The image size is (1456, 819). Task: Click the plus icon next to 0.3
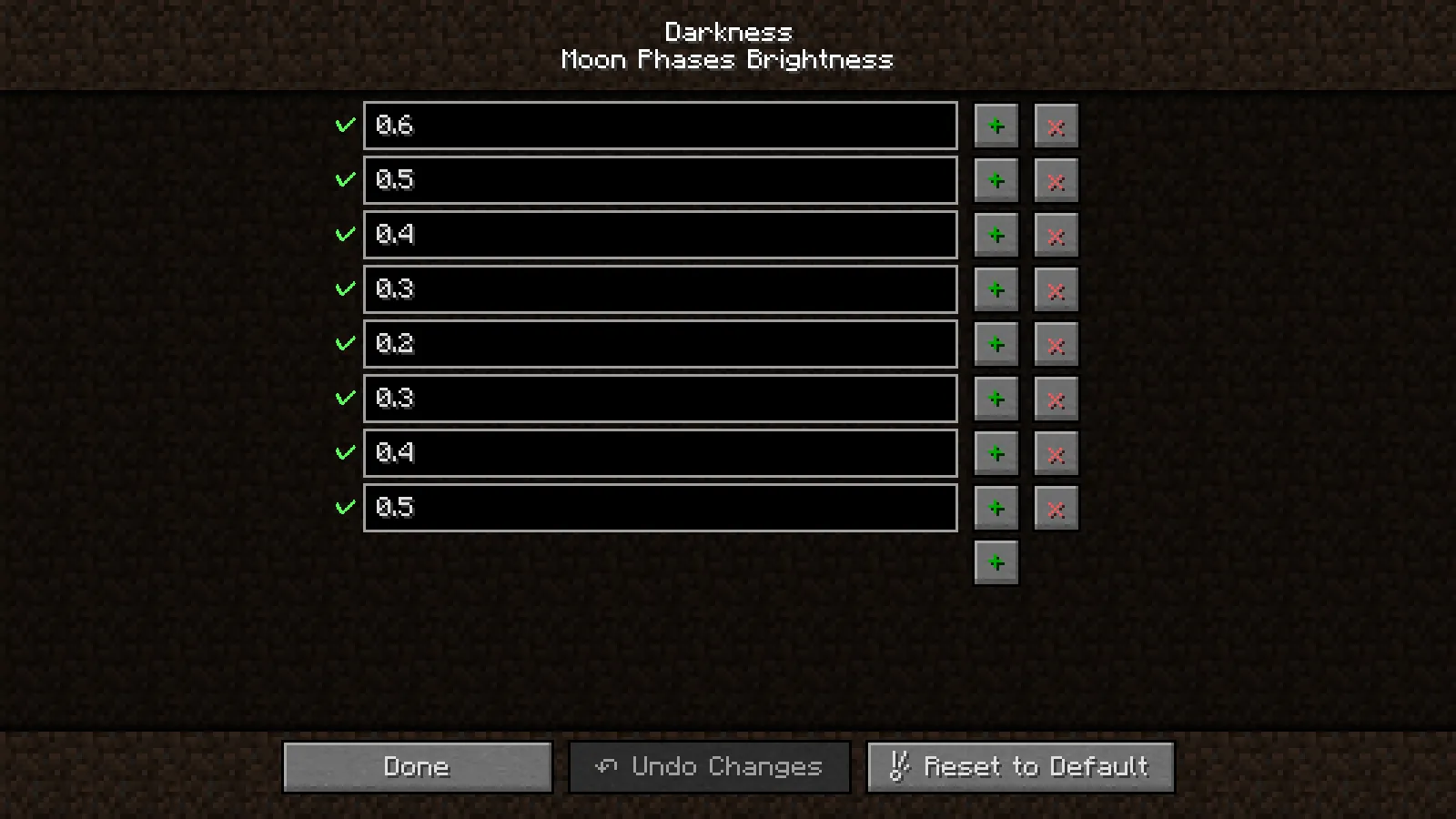click(996, 289)
